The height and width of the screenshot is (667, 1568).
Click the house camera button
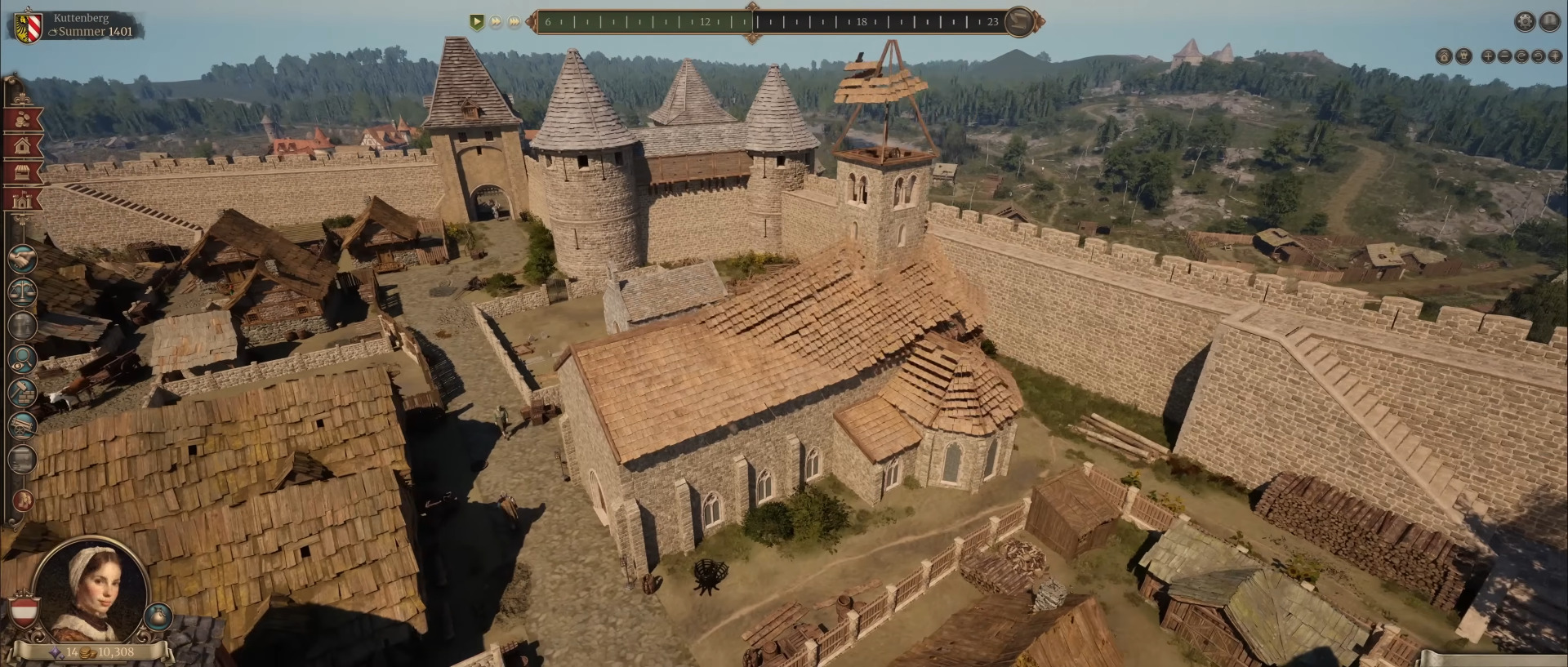1444,56
